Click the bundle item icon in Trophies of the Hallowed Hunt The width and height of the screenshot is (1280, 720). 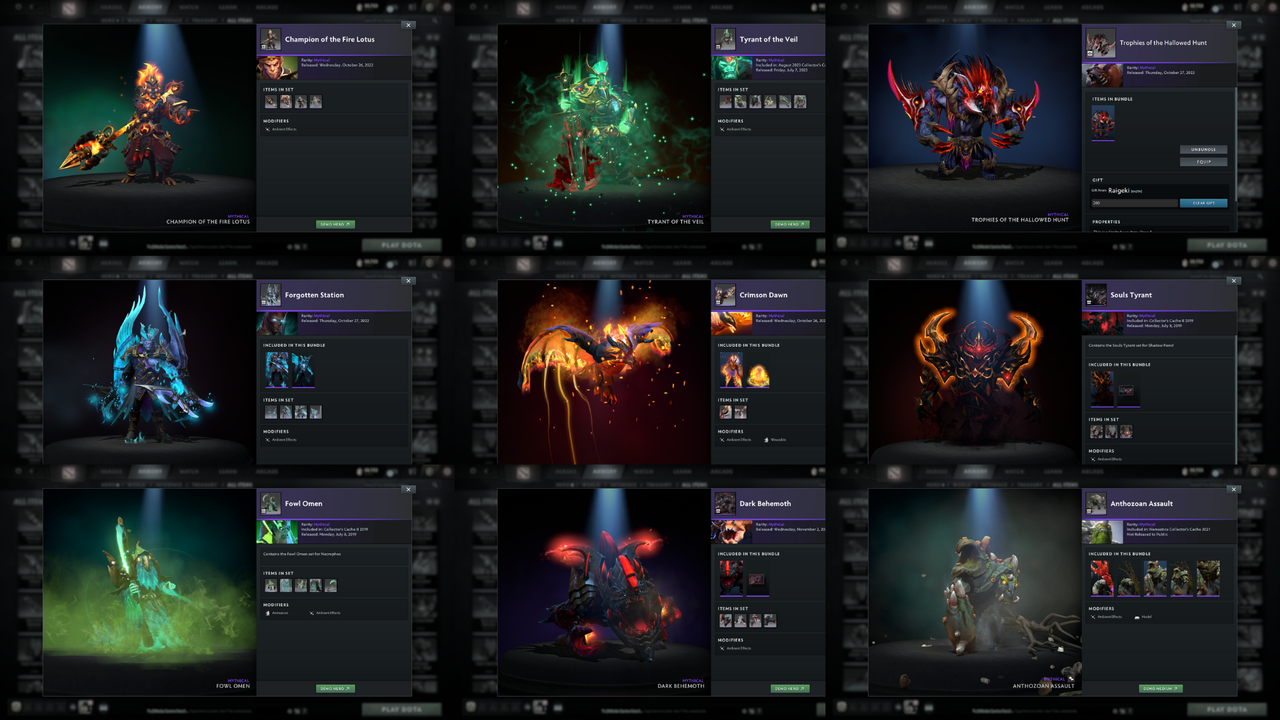click(x=1103, y=120)
